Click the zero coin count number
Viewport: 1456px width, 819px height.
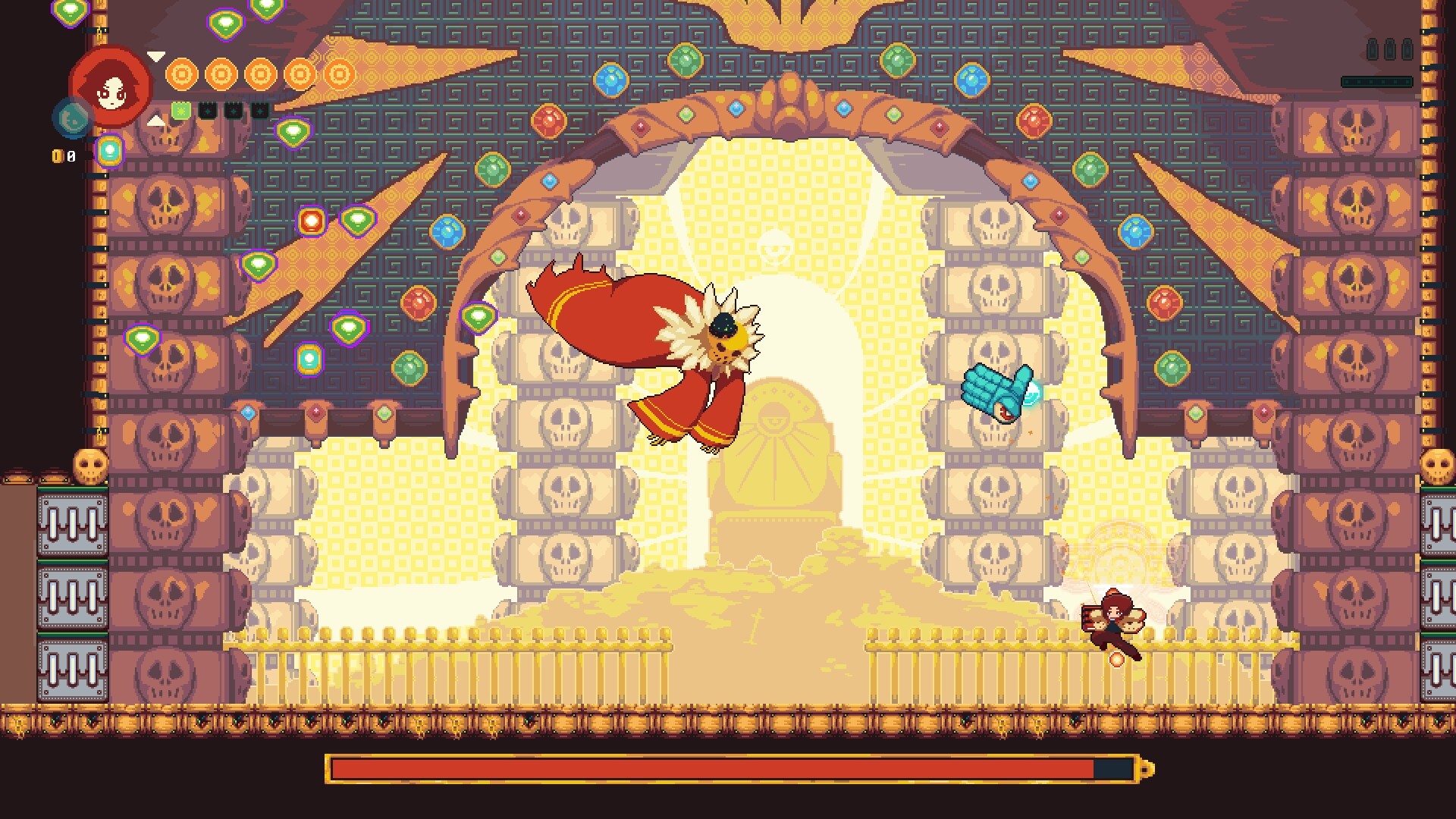click(71, 156)
